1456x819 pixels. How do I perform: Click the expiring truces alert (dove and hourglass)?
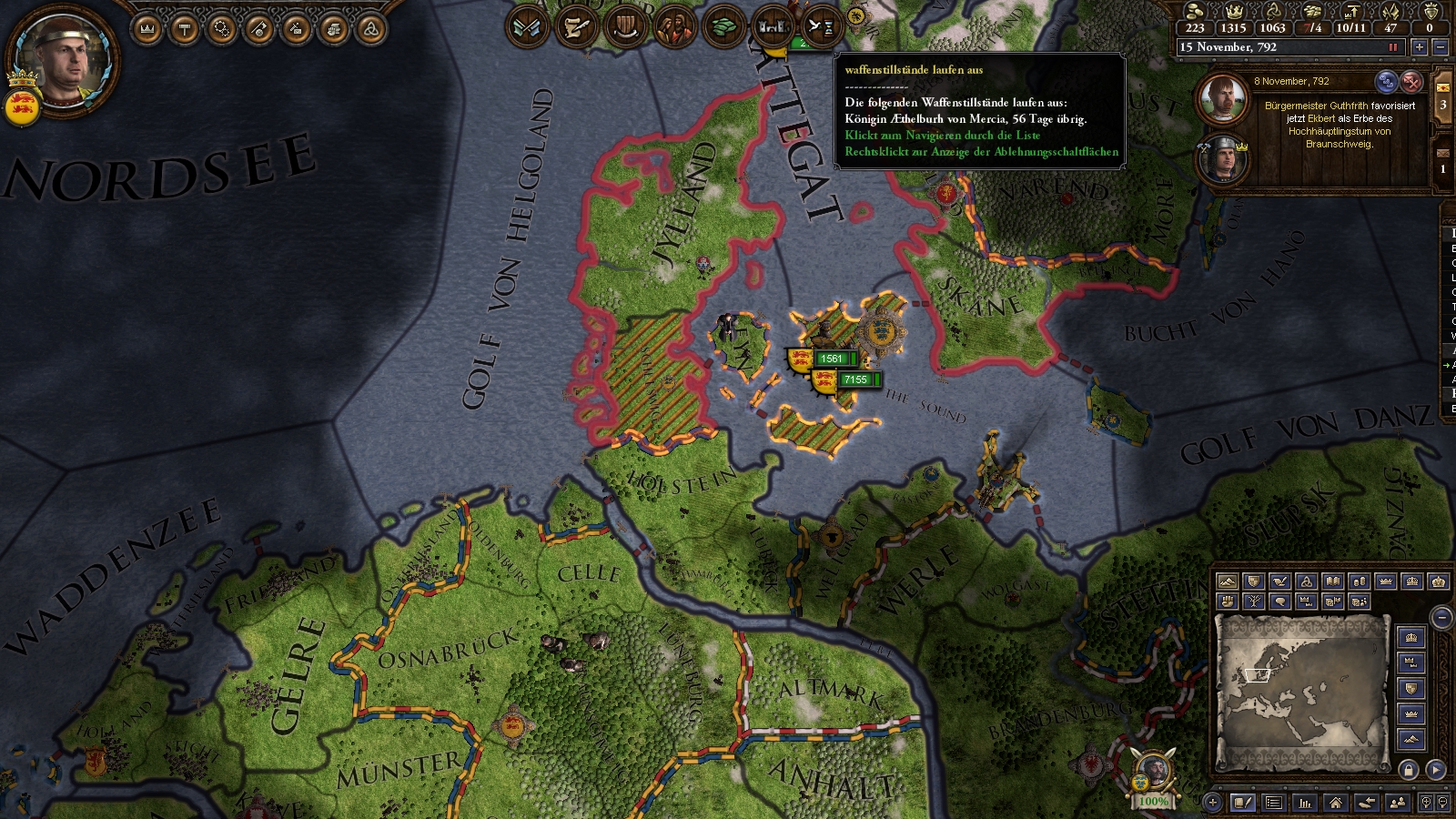821,27
